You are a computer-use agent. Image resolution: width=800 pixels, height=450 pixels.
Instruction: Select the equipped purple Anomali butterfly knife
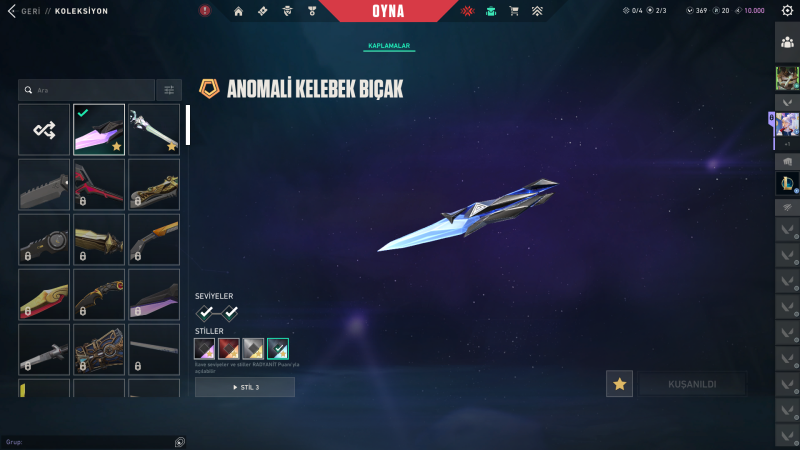[99, 129]
